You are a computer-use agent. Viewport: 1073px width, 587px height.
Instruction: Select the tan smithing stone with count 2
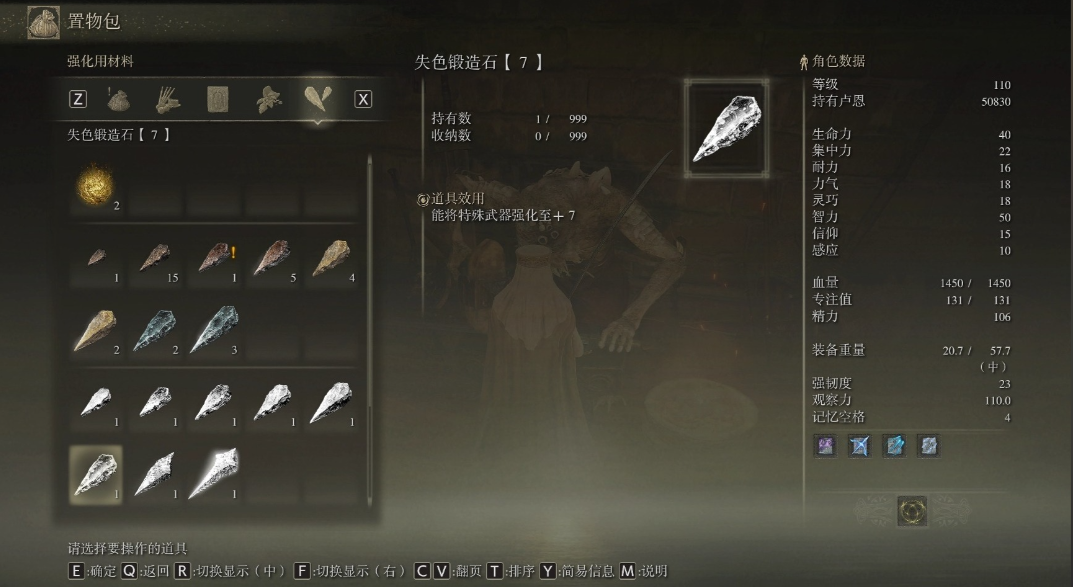click(x=96, y=331)
